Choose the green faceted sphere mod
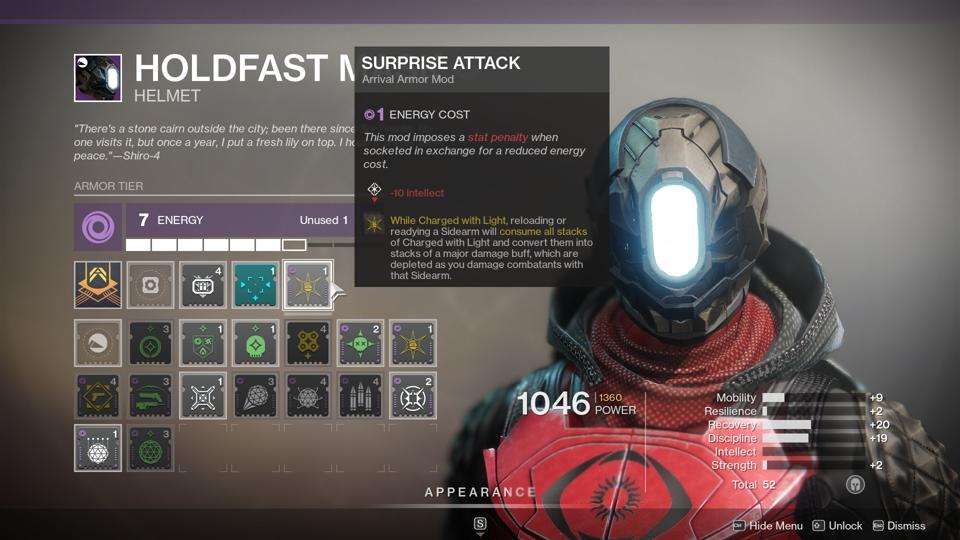The height and width of the screenshot is (540, 960). [x=150, y=448]
